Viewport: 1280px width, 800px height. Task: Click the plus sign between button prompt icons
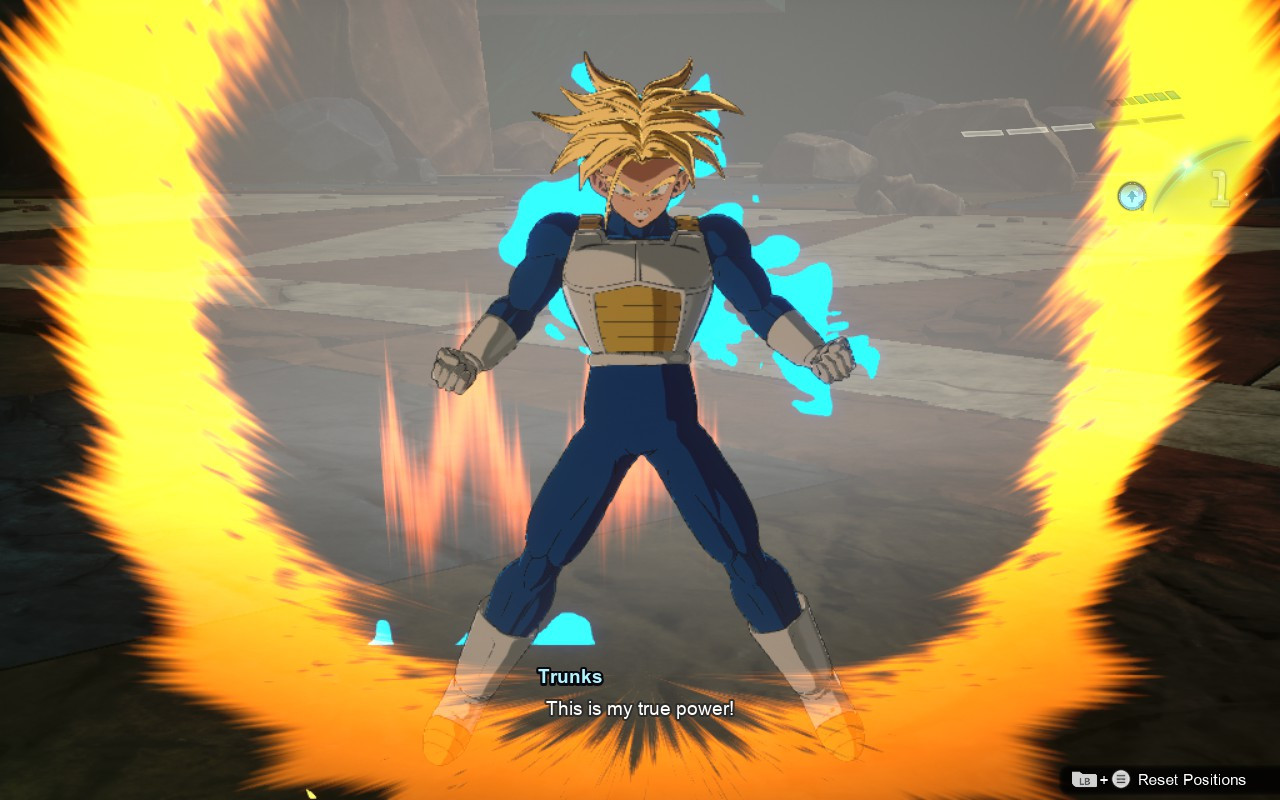tap(1104, 780)
